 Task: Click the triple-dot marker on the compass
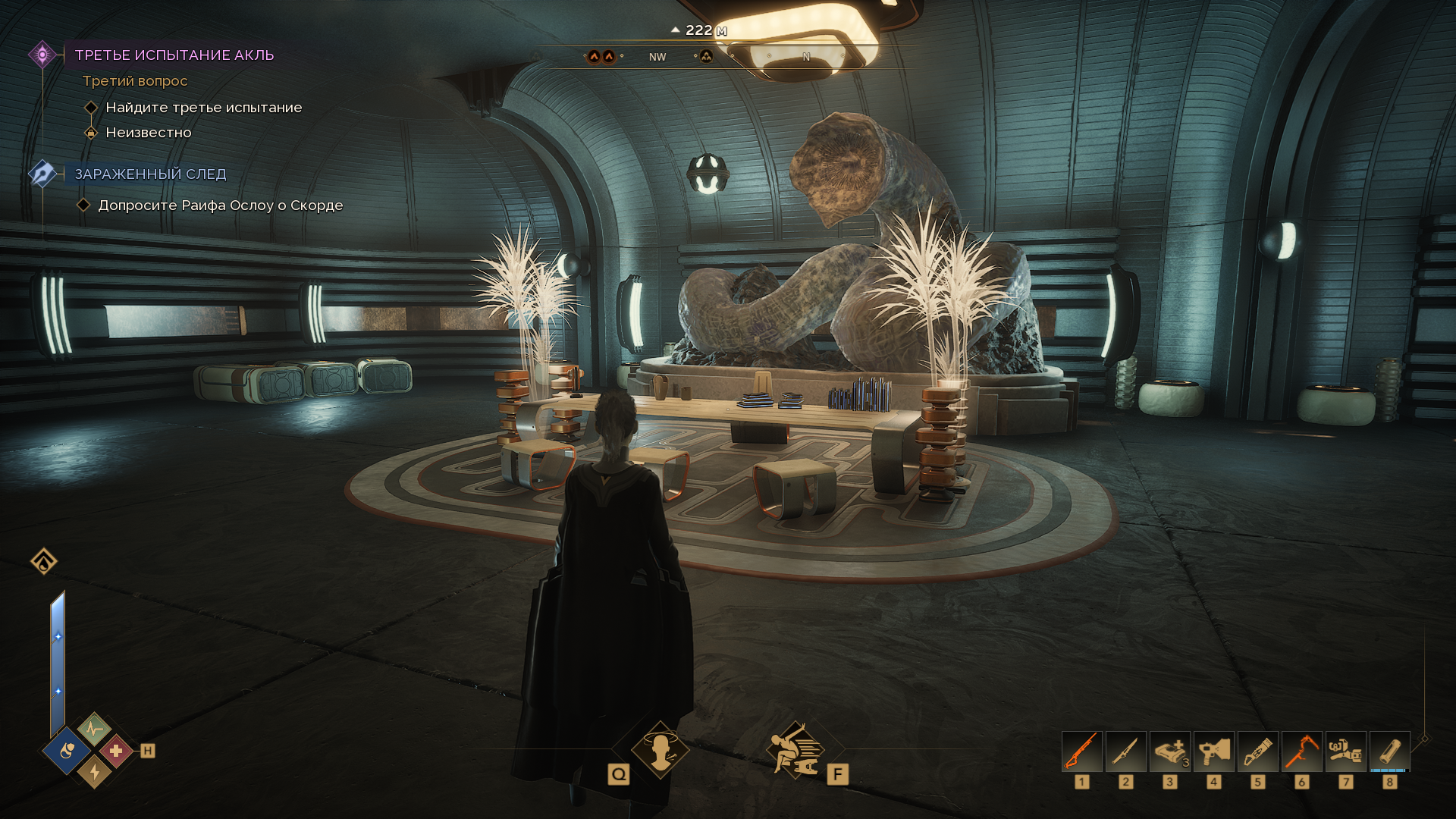[706, 57]
